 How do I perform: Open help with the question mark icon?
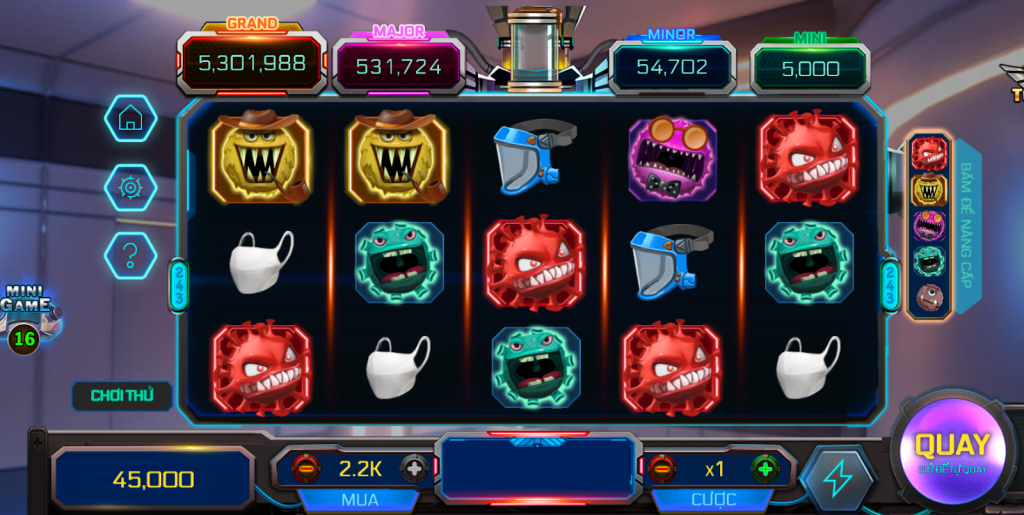coord(130,255)
